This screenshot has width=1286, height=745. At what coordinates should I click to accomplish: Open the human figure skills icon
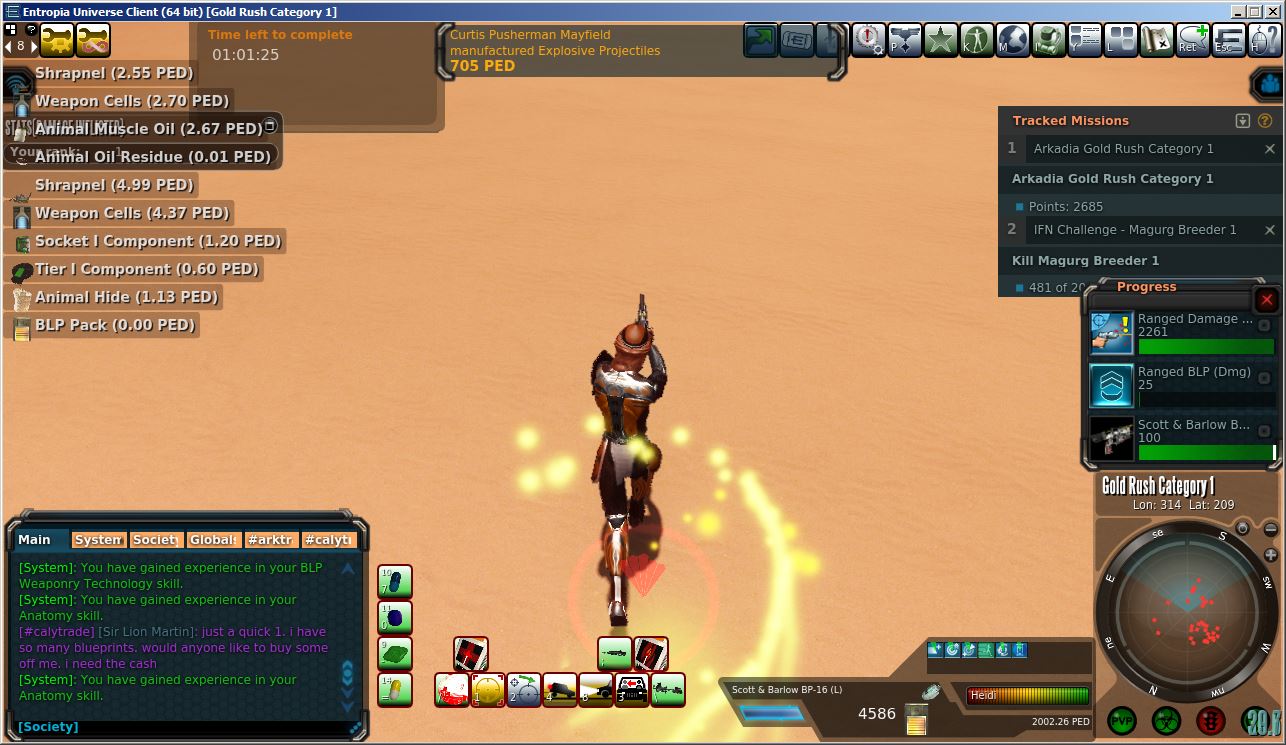pyautogui.click(x=976, y=40)
